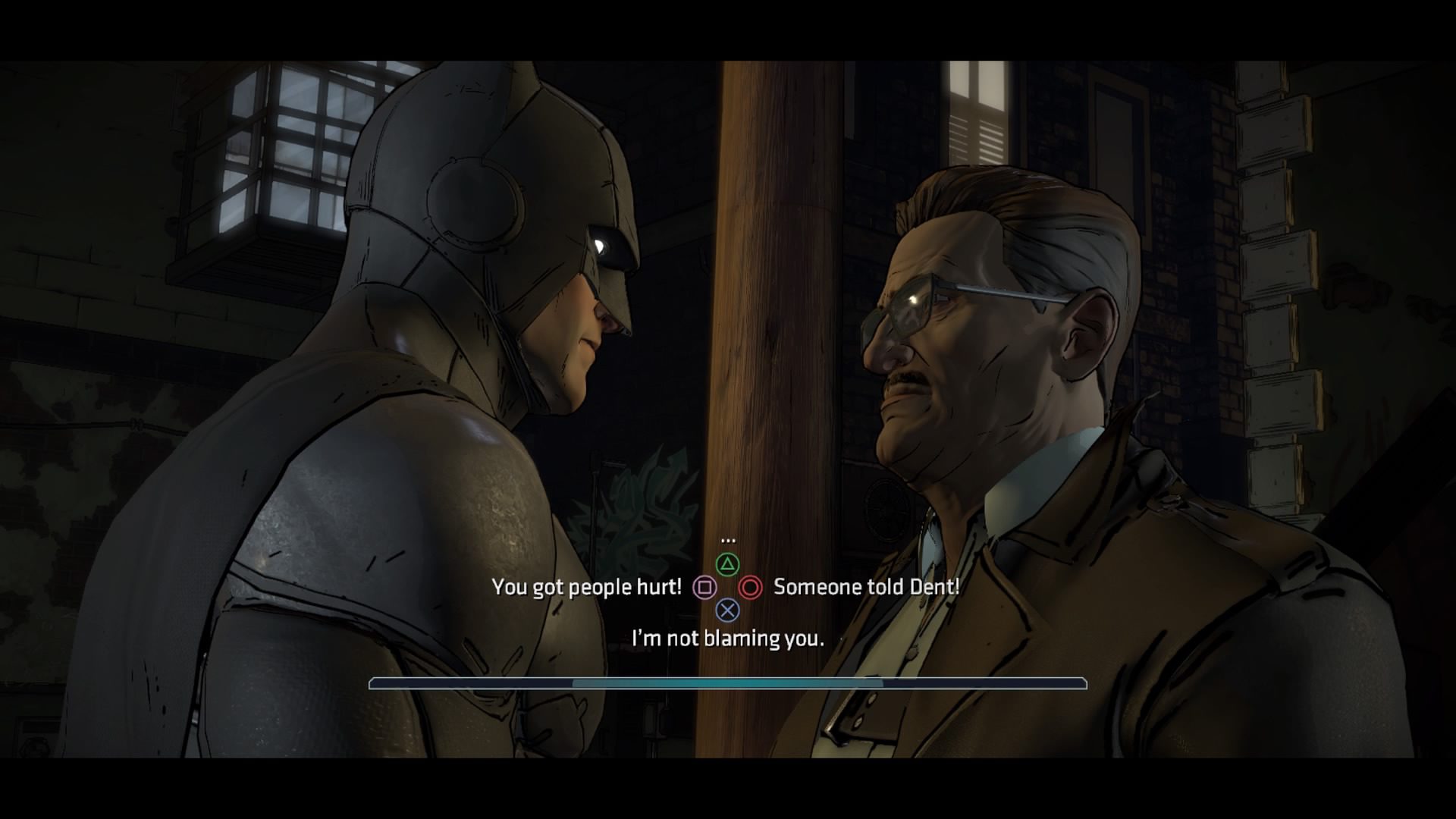Click the Square icon beside 'You got people hurt!'
Image resolution: width=1456 pixels, height=819 pixels.
click(705, 587)
